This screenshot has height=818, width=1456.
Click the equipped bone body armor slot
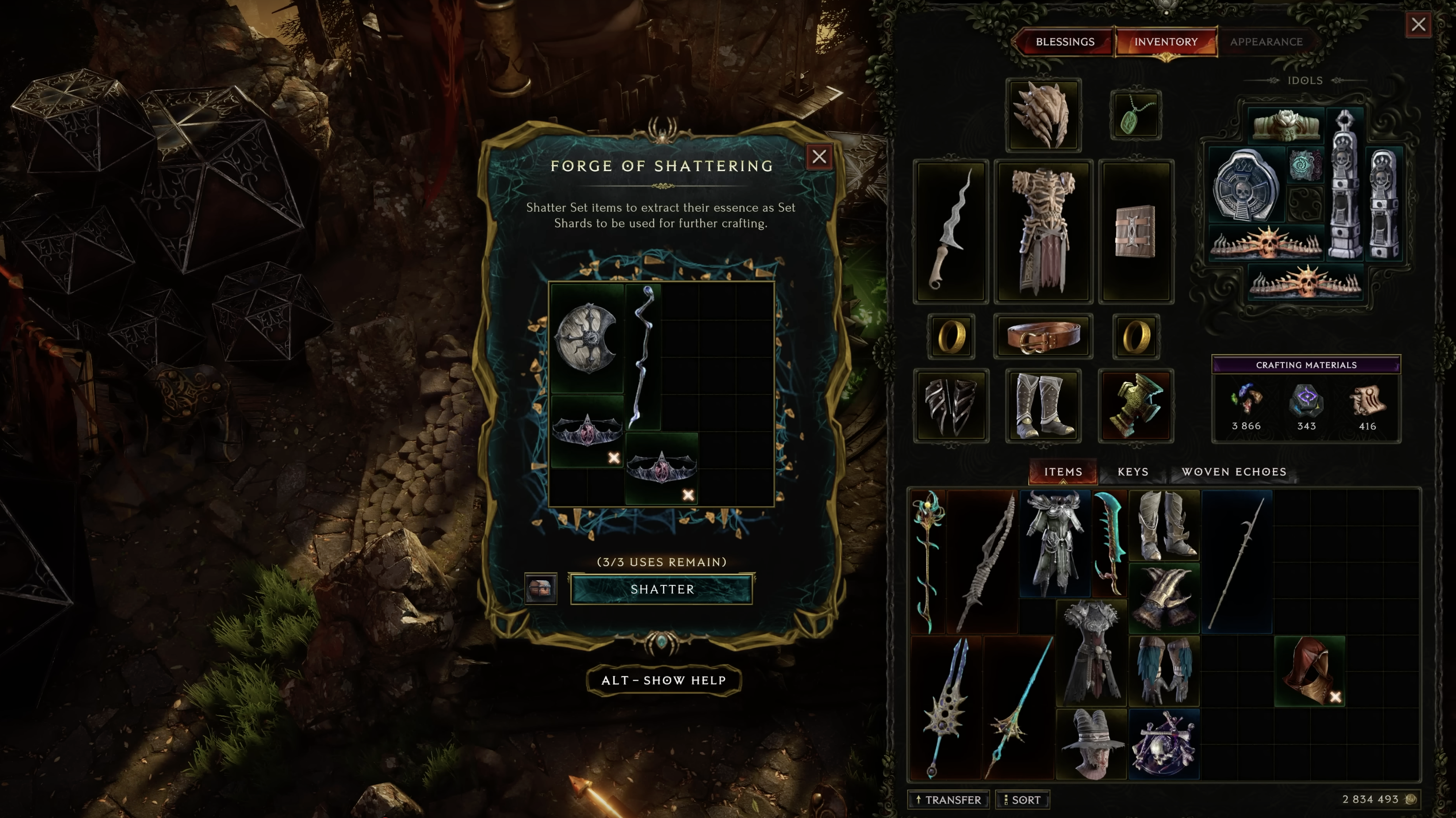(x=1043, y=232)
